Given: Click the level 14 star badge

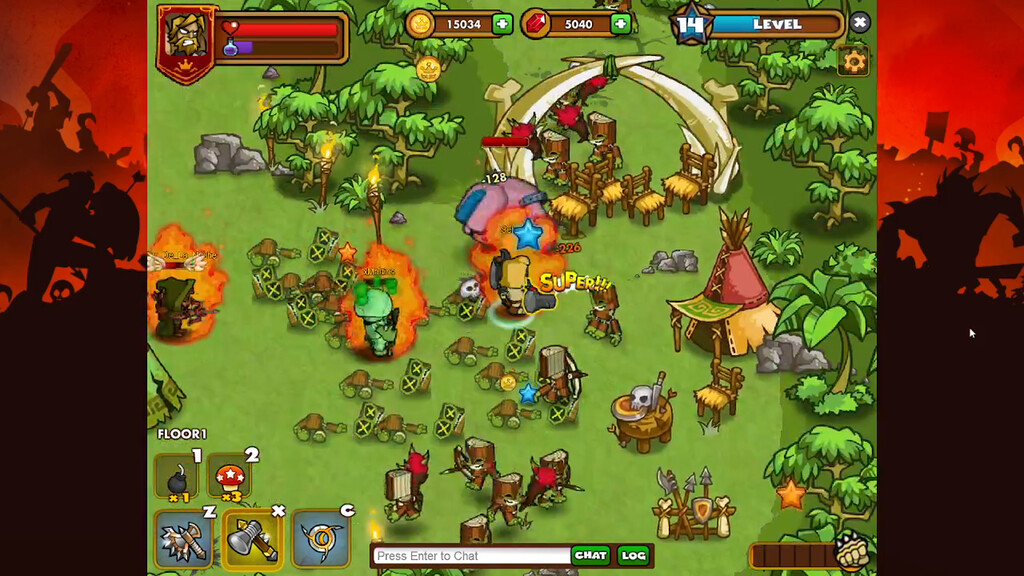Looking at the screenshot, I should pyautogui.click(x=692, y=25).
